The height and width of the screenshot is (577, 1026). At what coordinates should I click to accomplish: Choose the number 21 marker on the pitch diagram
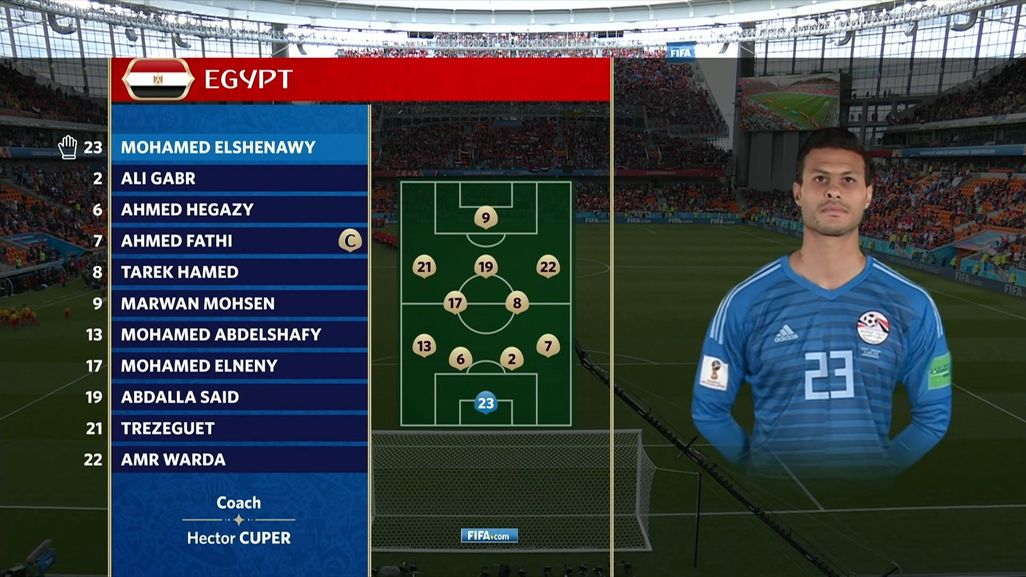(424, 266)
